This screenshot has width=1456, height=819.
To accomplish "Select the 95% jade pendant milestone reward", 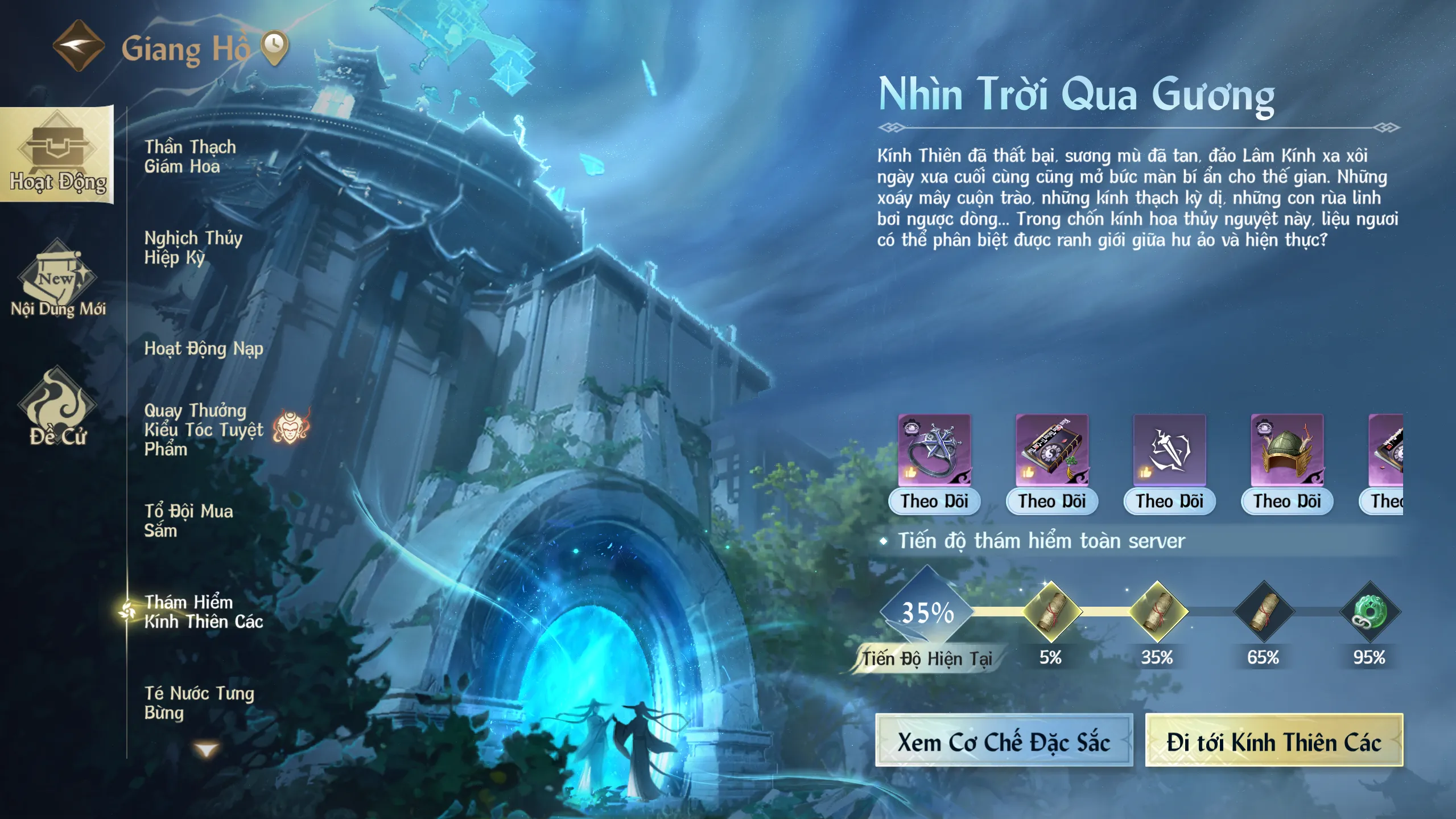I will click(x=1370, y=612).
